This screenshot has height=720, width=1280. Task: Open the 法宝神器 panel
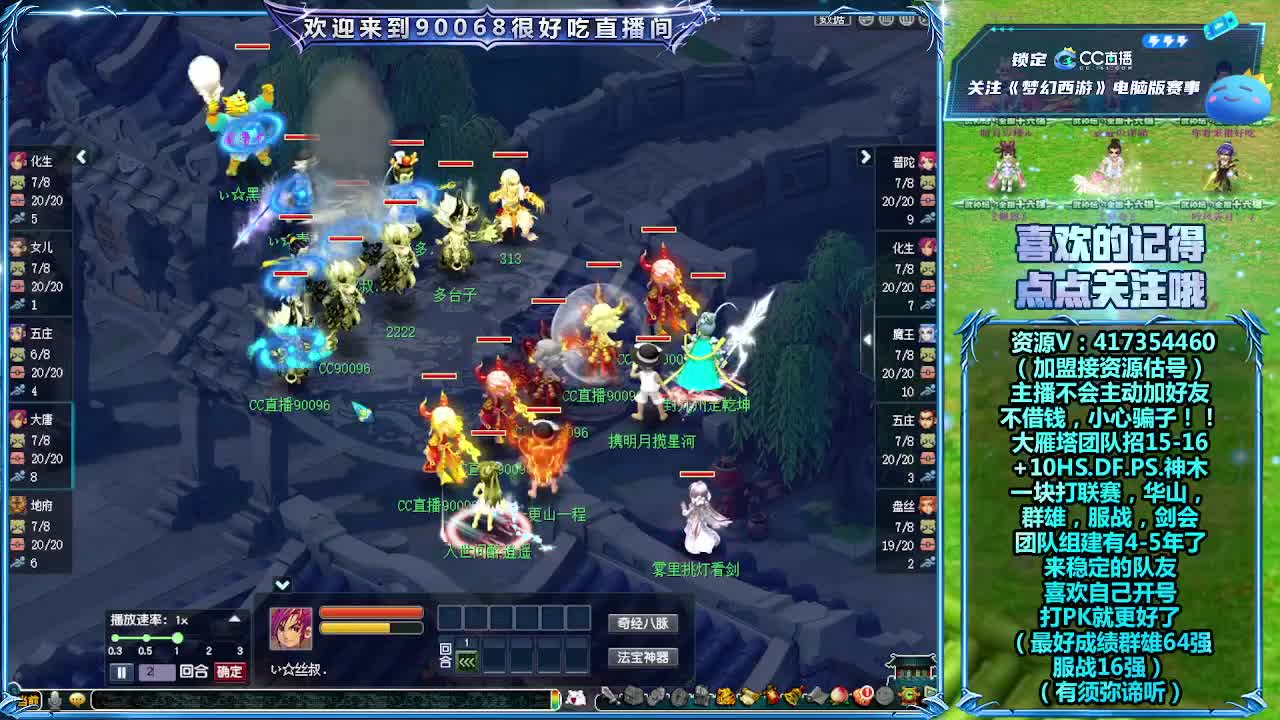(x=643, y=657)
